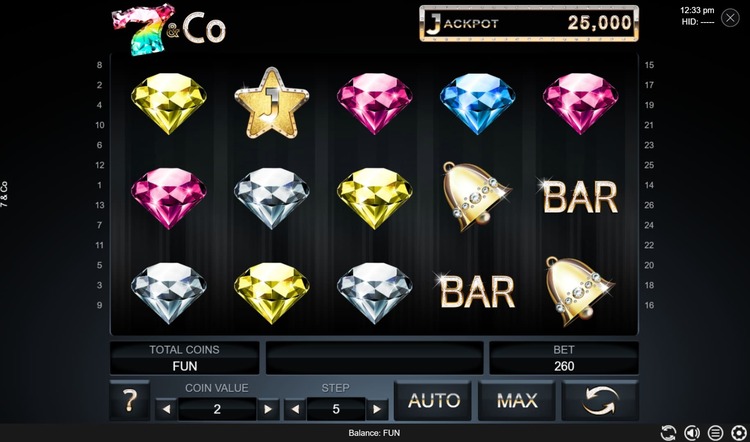Click the circular arrows refresh icon
750x442 pixels.
pyautogui.click(x=666, y=433)
